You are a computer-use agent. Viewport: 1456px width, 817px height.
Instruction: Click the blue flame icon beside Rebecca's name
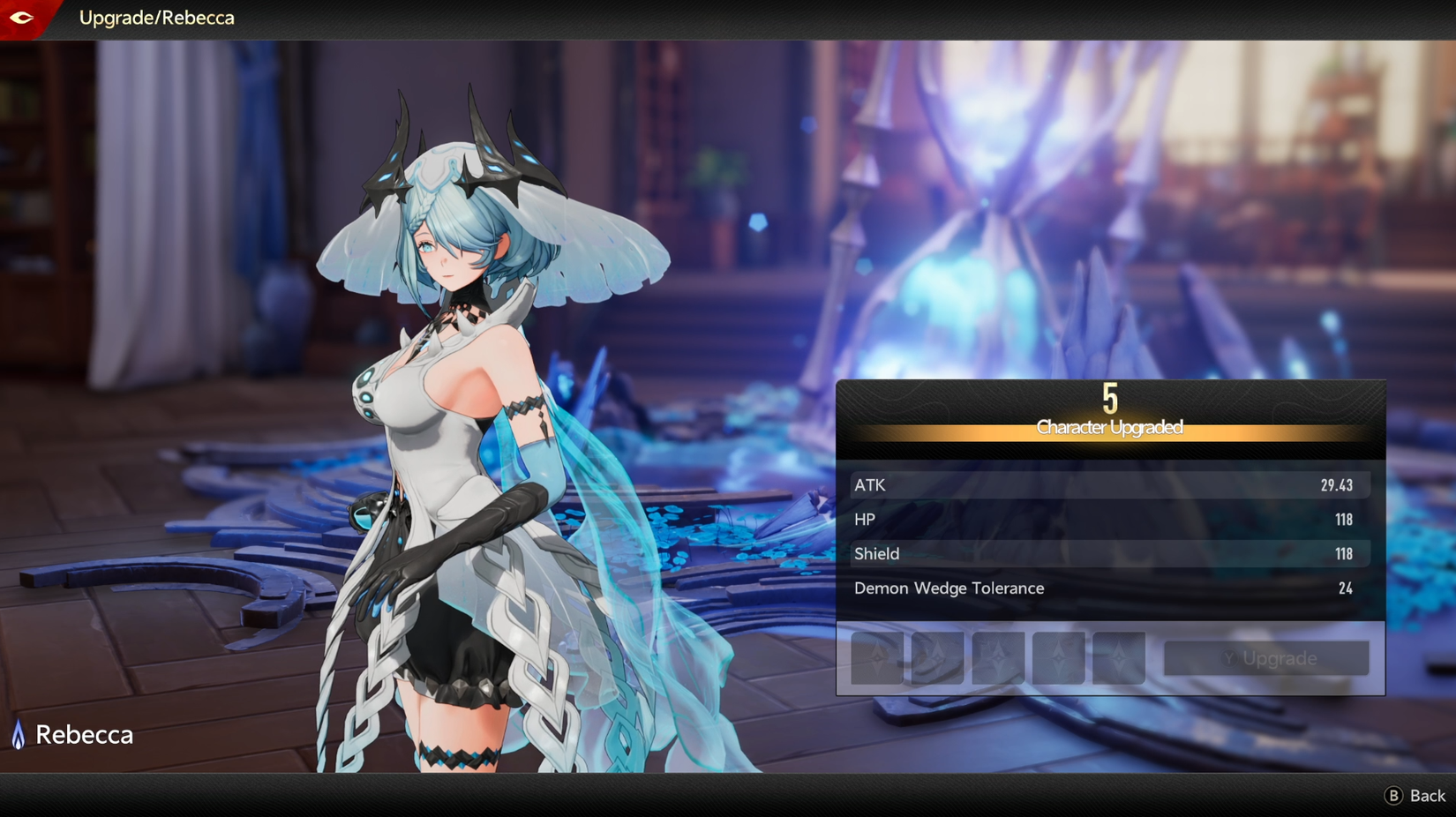[18, 734]
